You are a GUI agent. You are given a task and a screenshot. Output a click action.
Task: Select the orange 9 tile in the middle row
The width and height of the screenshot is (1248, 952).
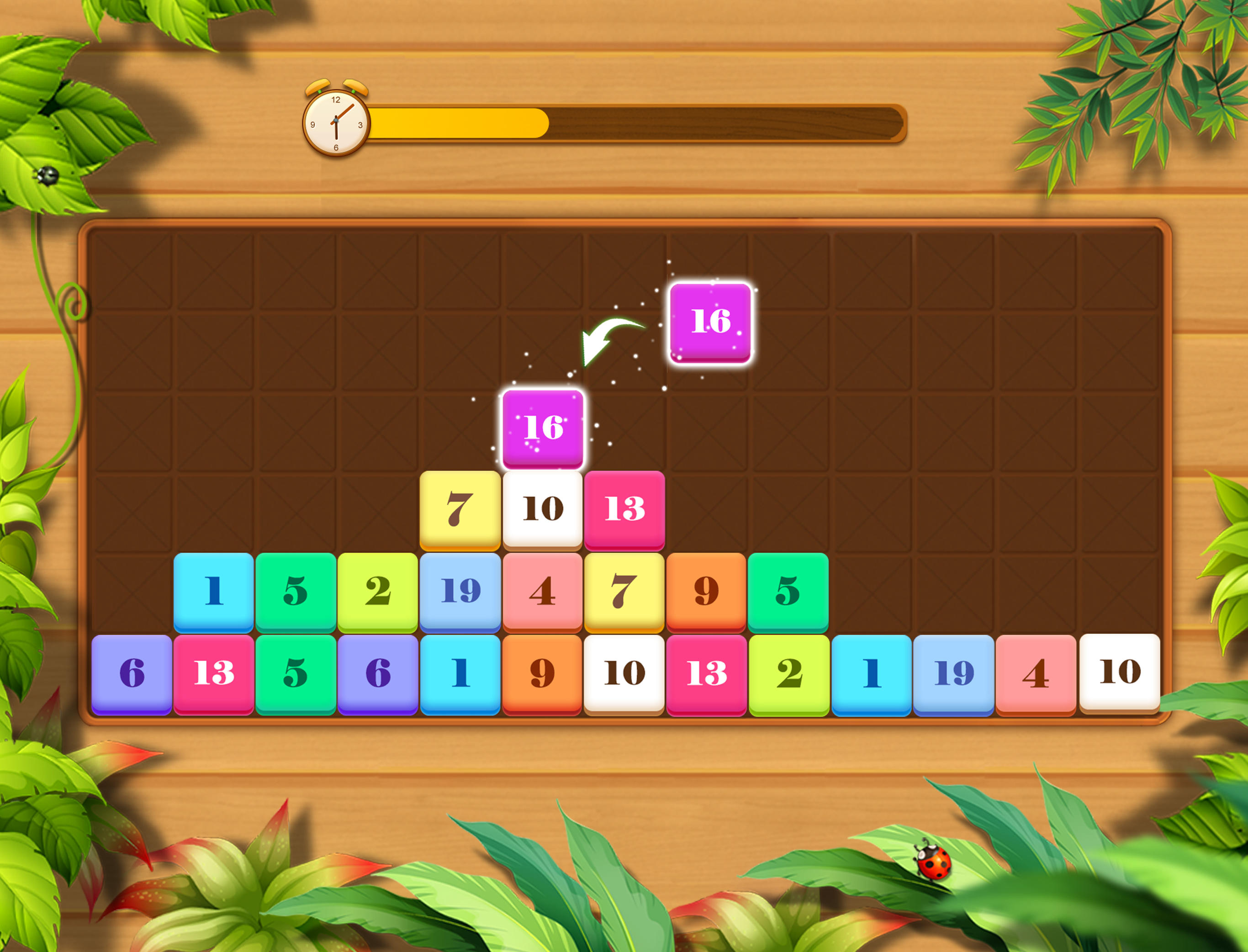[705, 589]
